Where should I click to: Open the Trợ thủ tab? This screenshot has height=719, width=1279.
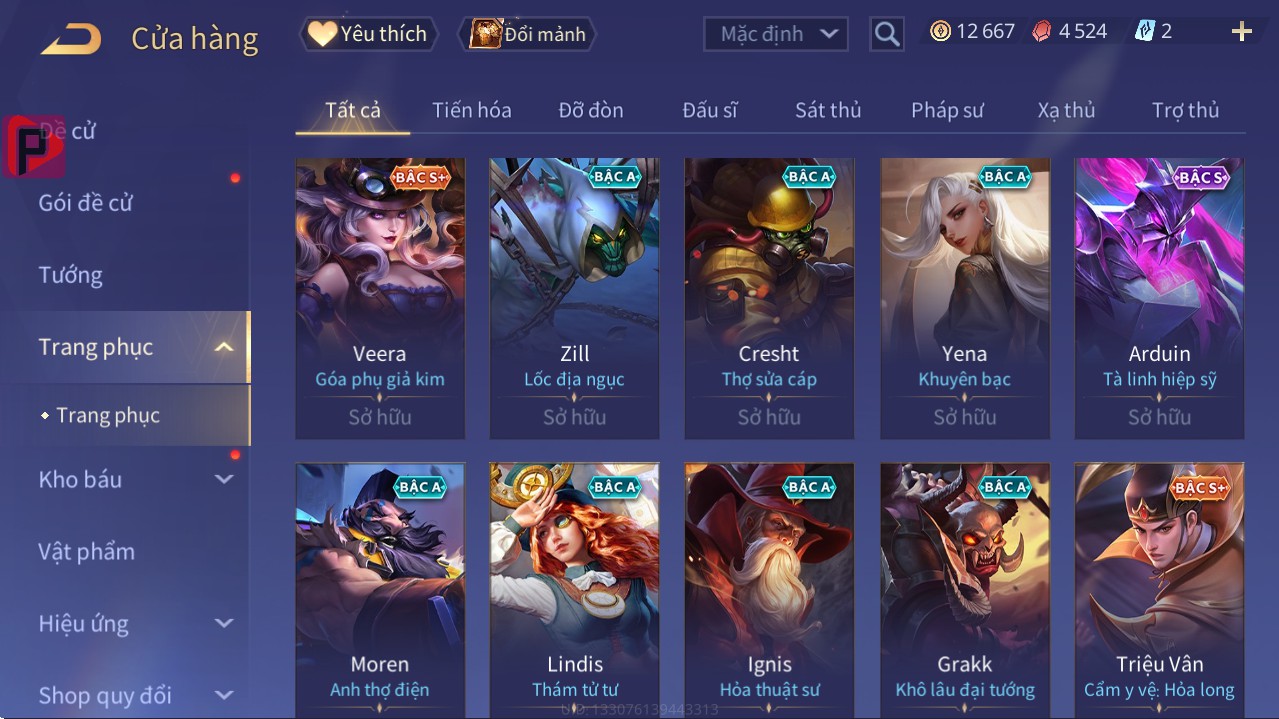tap(1185, 110)
